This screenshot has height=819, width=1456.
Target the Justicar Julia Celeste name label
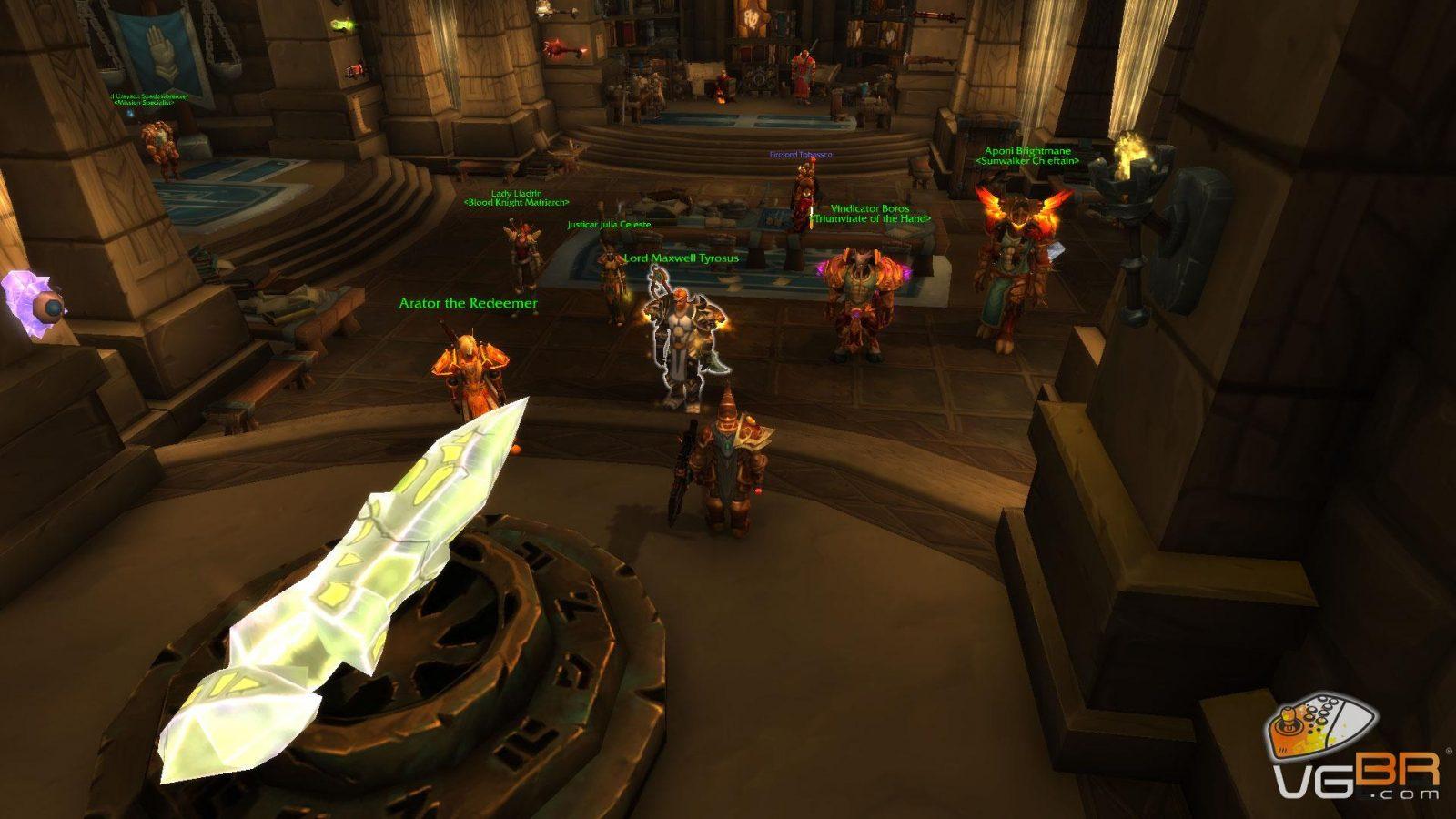(x=609, y=224)
